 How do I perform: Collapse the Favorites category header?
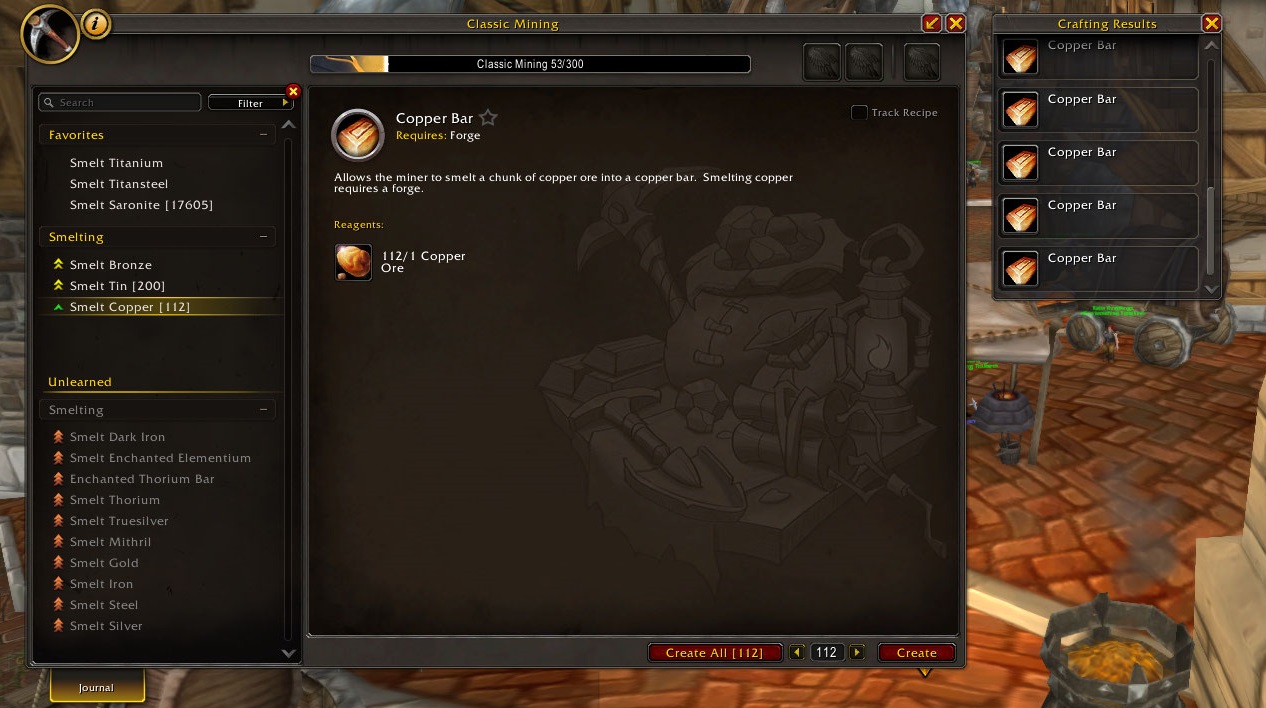(263, 135)
